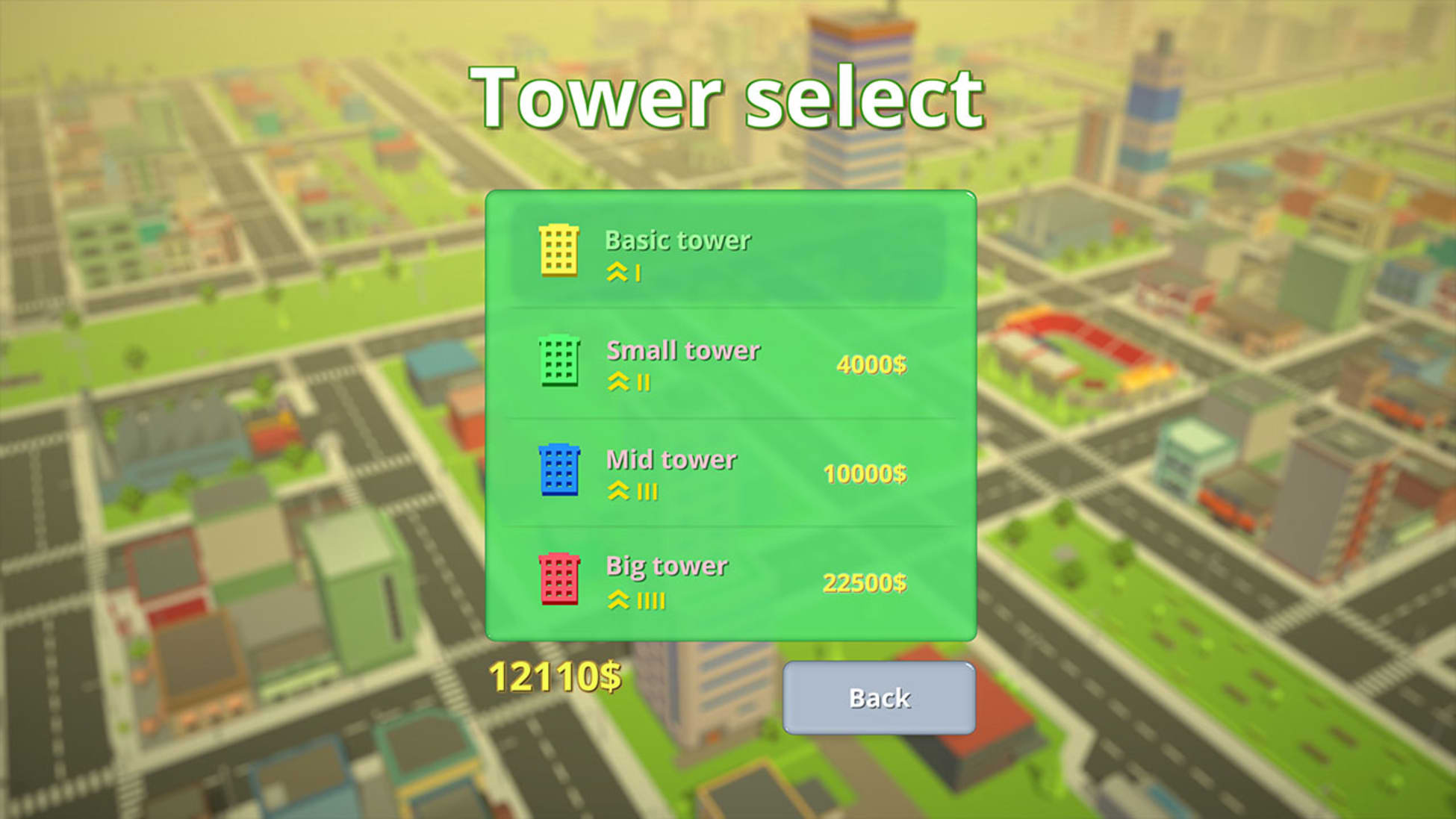This screenshot has height=819, width=1456.
Task: Click the Basic tower label text
Action: click(676, 241)
